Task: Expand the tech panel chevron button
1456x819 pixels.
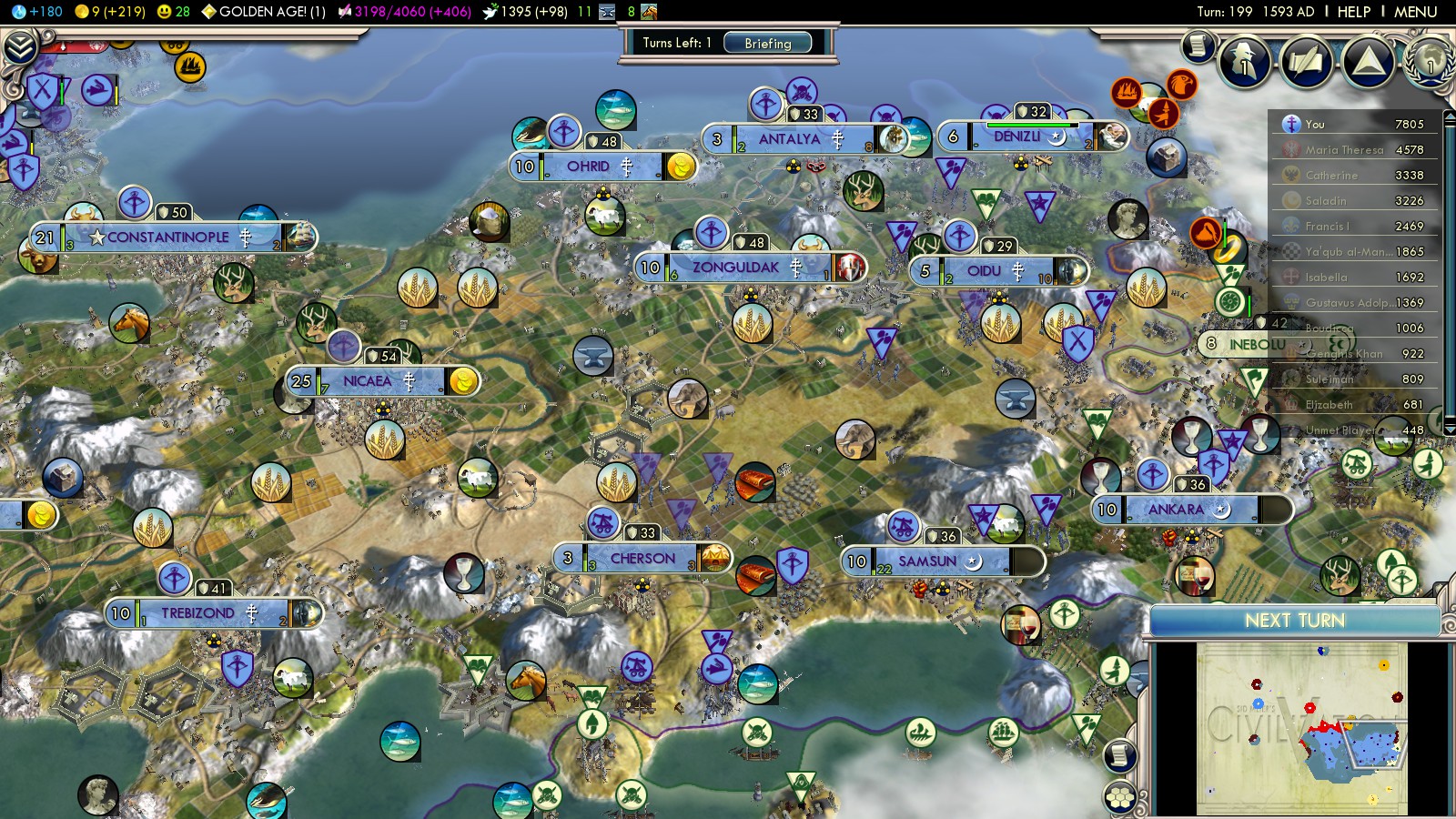Action: (x=20, y=47)
